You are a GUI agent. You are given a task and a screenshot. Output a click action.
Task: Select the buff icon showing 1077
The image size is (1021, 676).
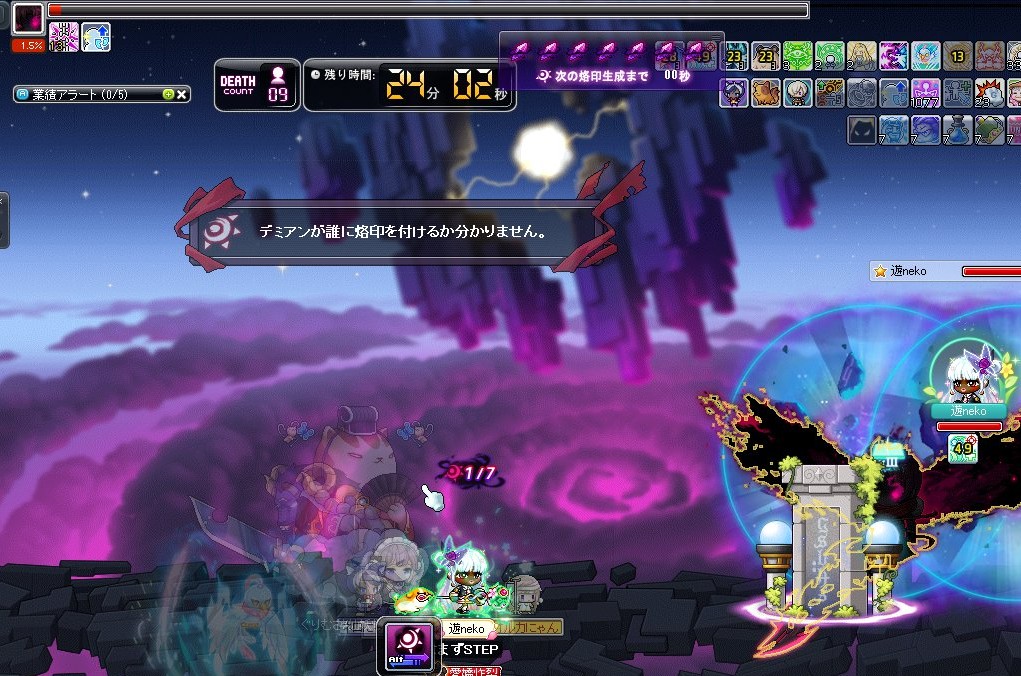pos(926,92)
